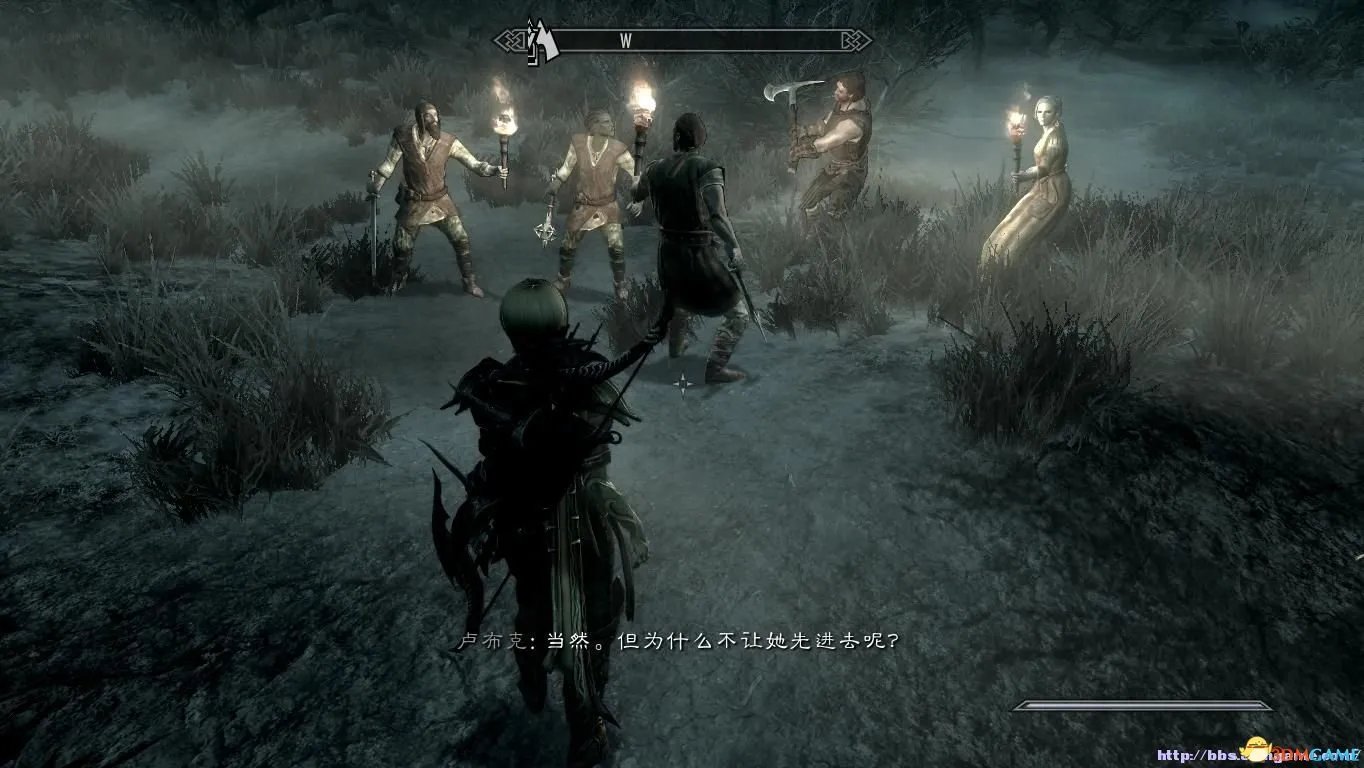The width and height of the screenshot is (1364, 768).
Task: Select the W heading on the compass bar
Action: click(x=626, y=41)
